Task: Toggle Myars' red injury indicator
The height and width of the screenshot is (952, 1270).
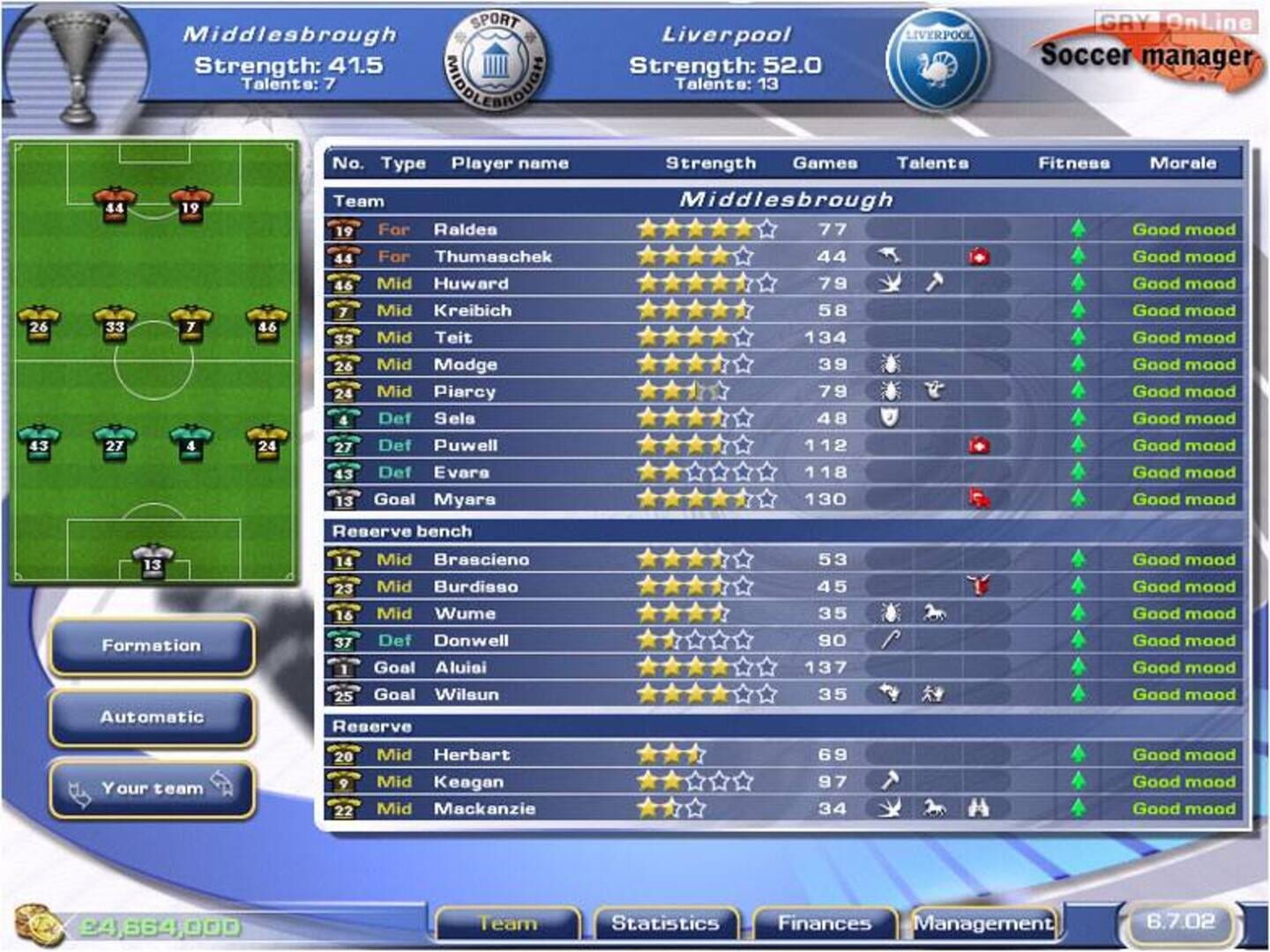Action: [x=979, y=499]
